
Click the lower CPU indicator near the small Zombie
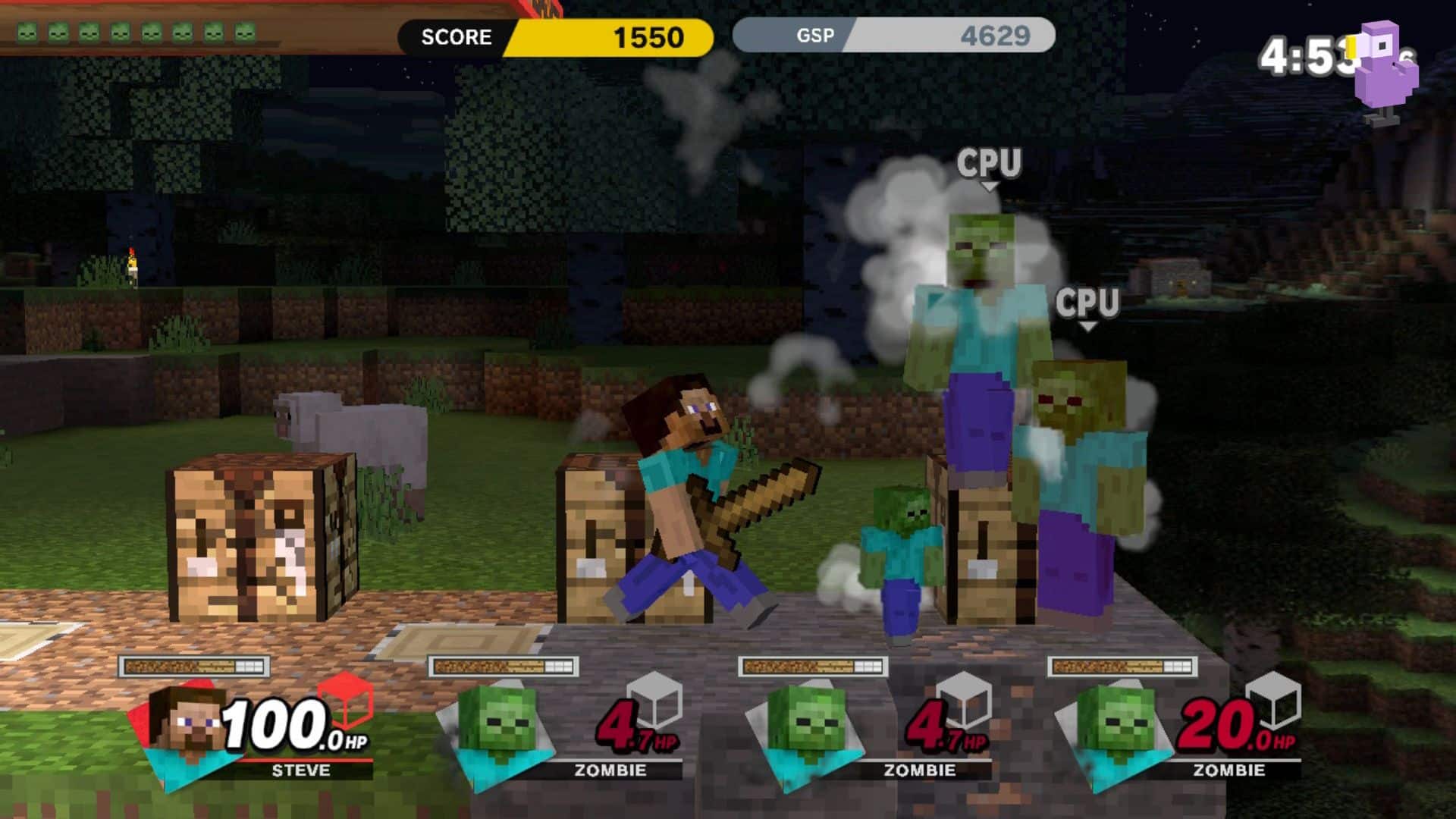point(1087,303)
